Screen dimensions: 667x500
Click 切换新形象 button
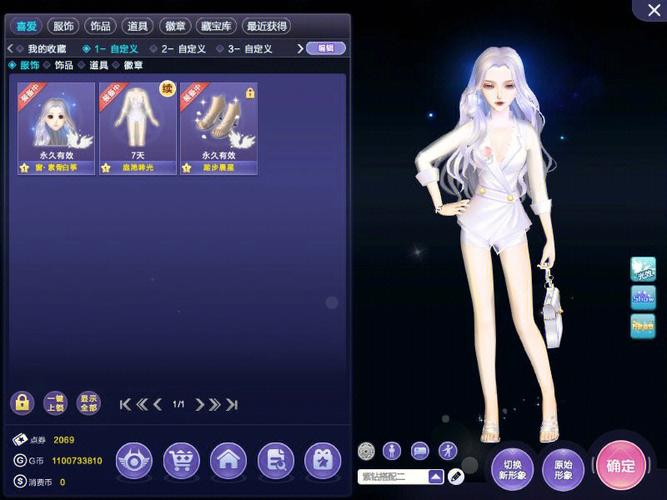(x=511, y=467)
